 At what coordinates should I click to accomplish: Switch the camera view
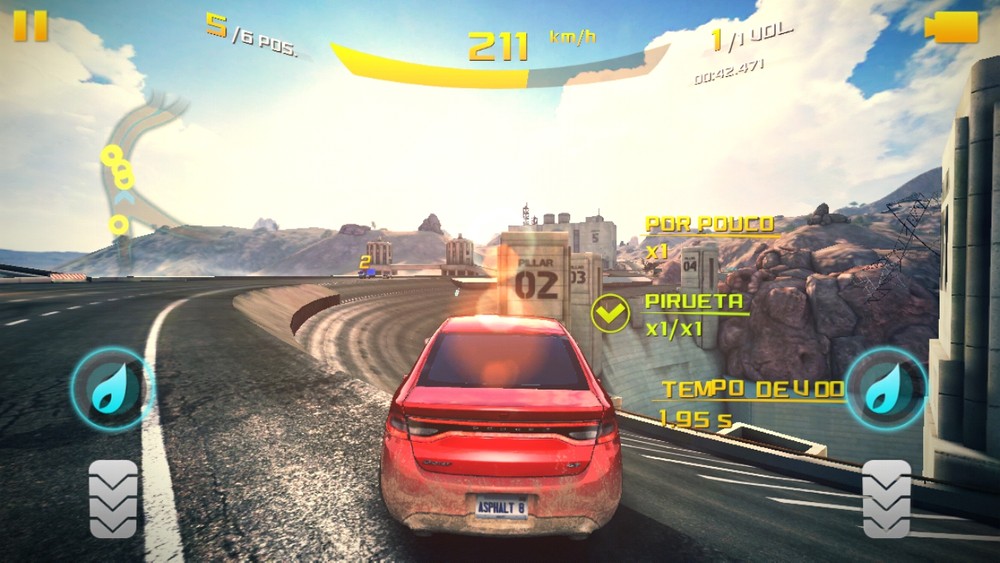(x=951, y=28)
